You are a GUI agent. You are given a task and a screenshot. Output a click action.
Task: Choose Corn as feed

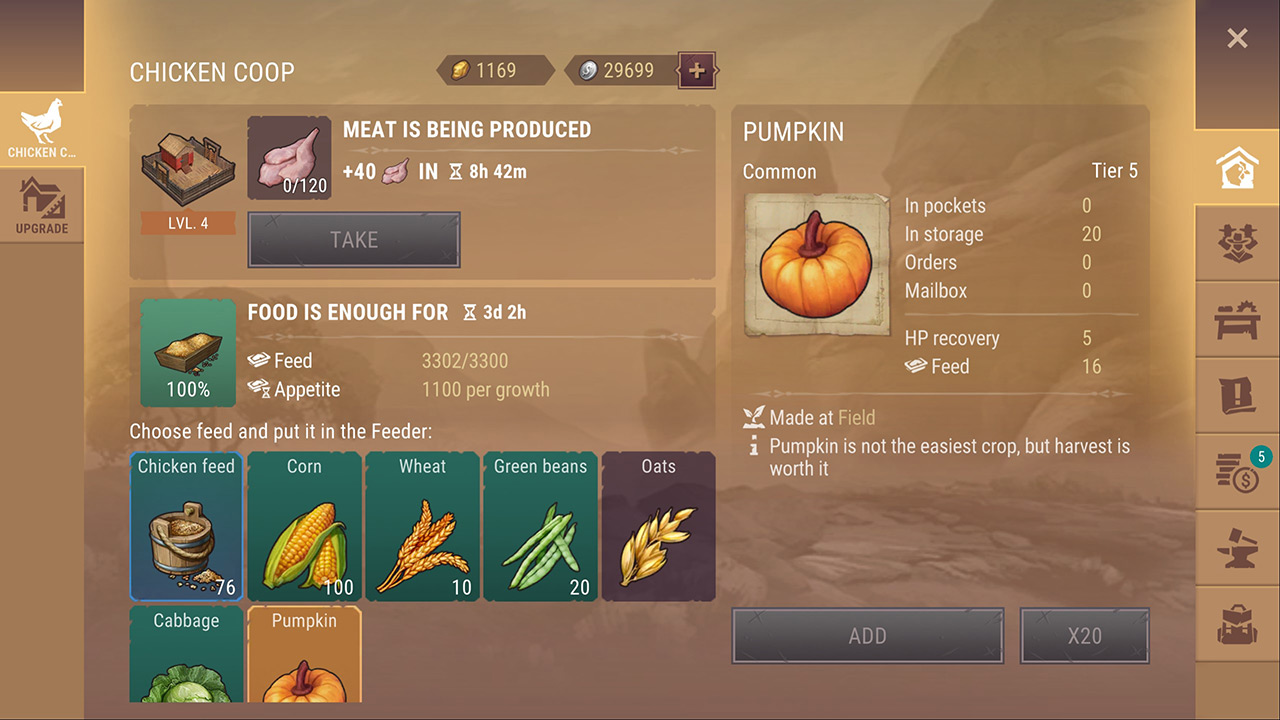point(304,527)
